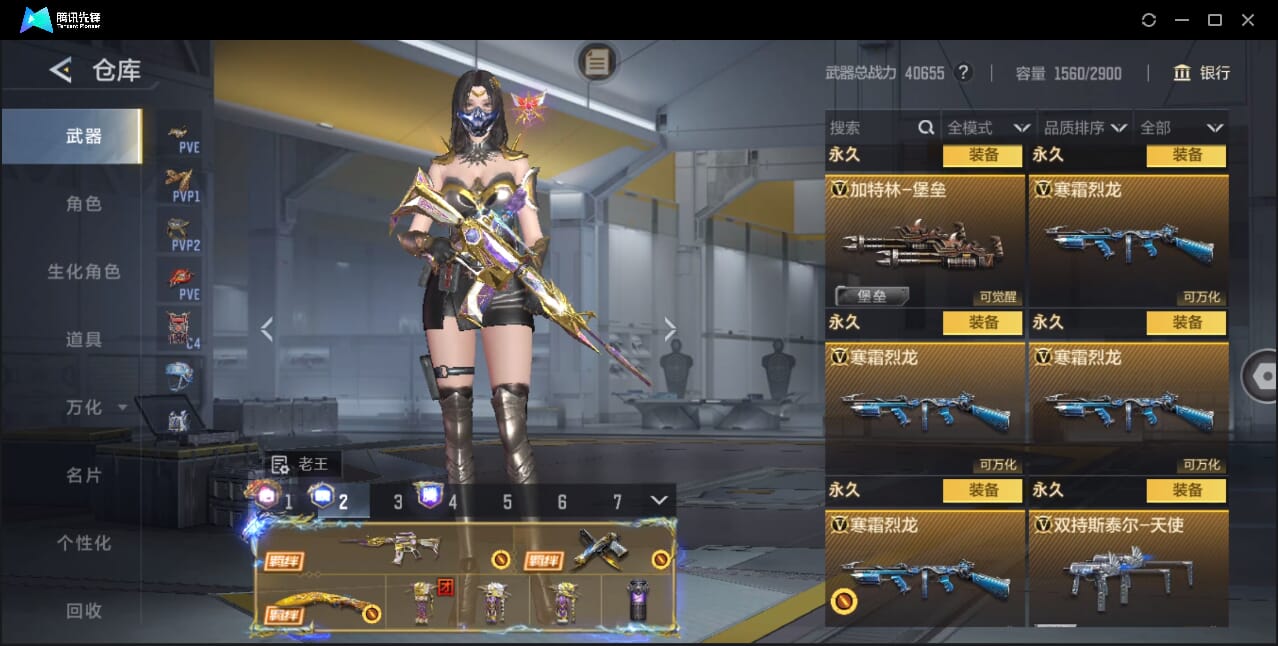Open the 品质排序 sort dropdown
Screen dimensions: 1278x646
pyautogui.click(x=1085, y=128)
